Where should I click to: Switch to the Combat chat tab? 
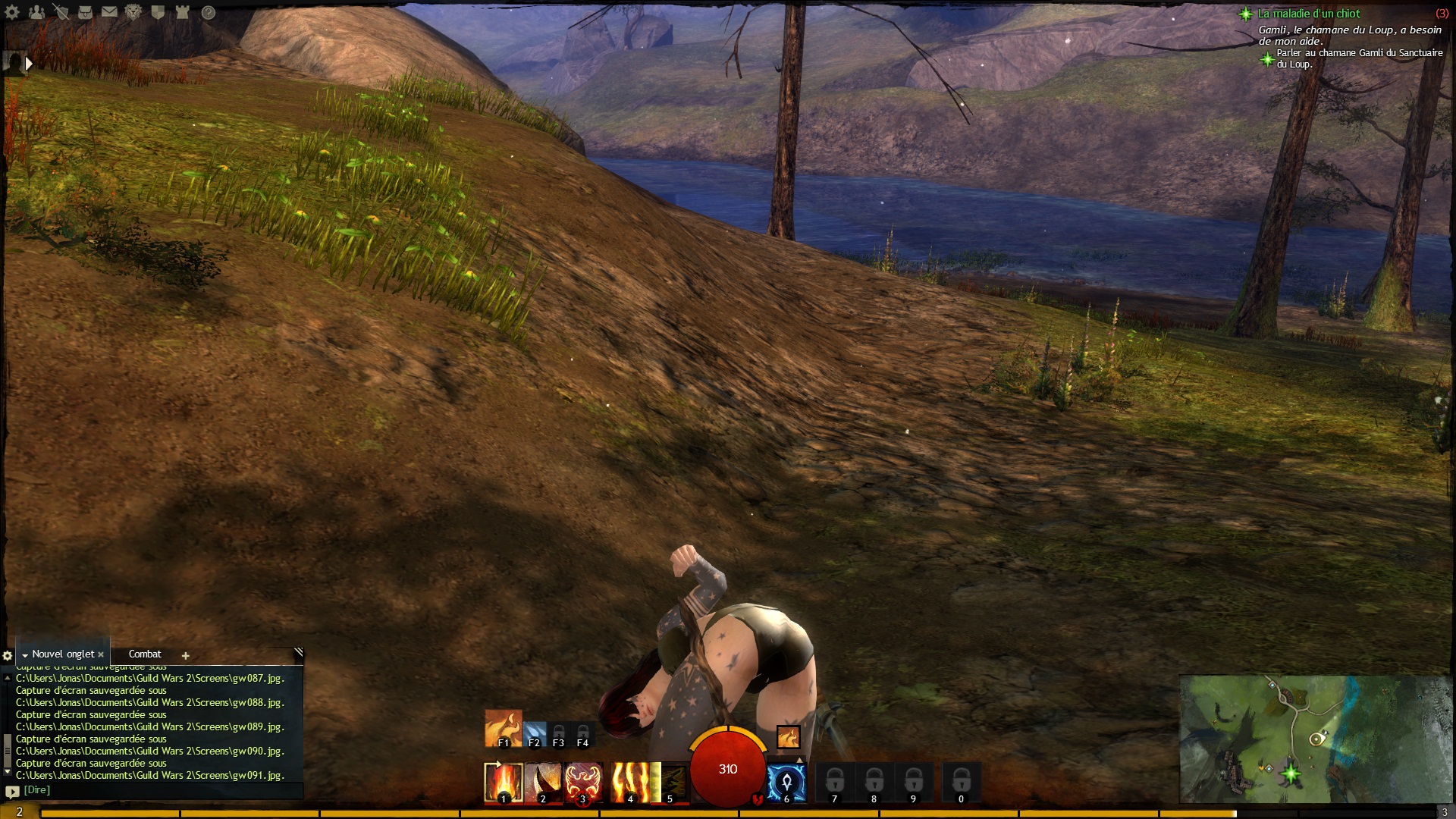point(145,654)
